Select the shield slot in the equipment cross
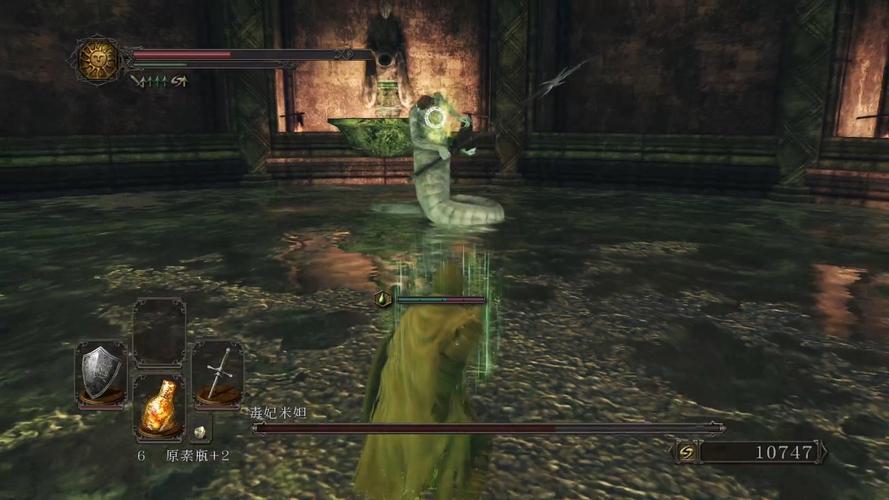 coord(101,374)
